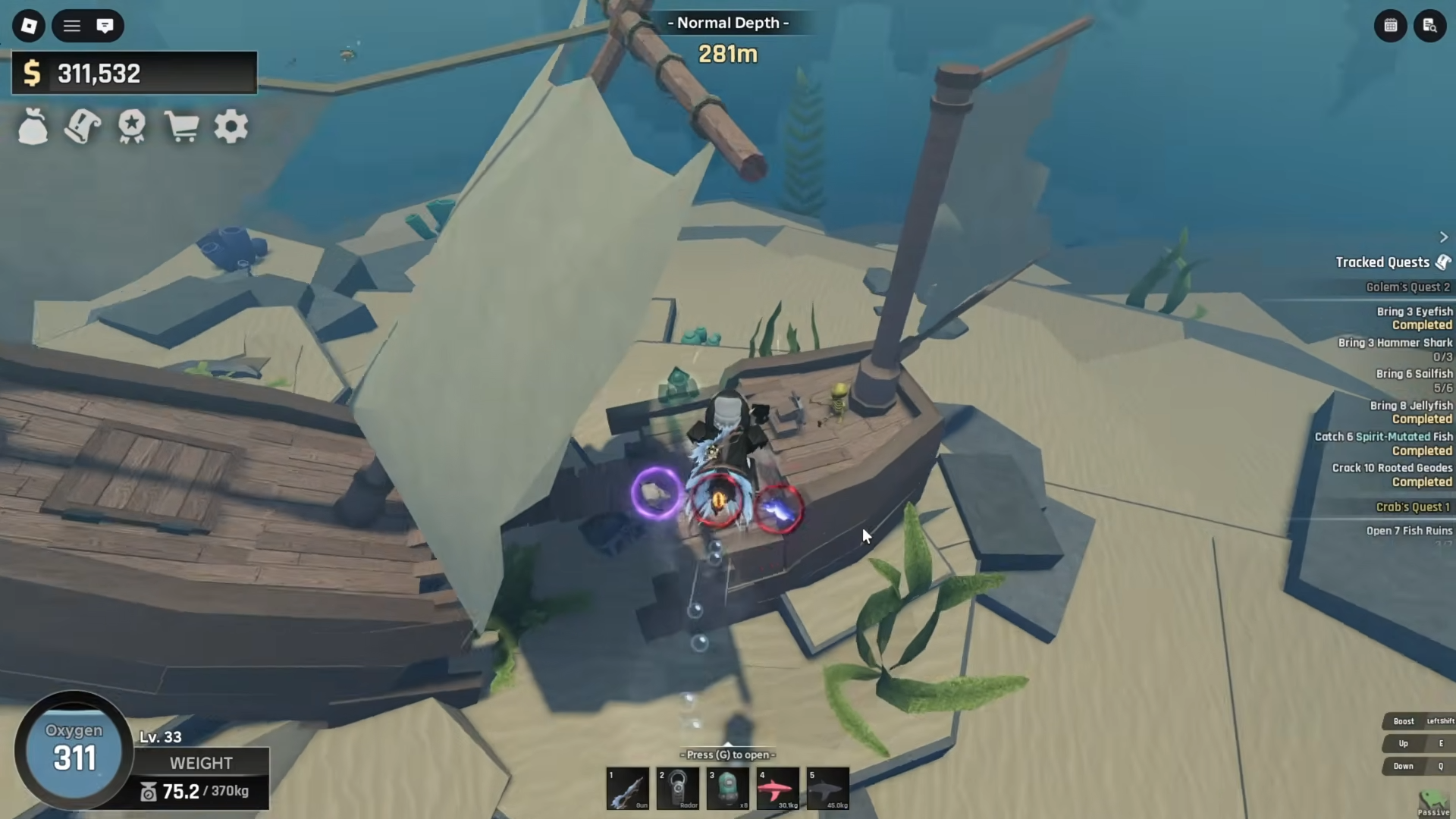This screenshot has width=1456, height=819.
Task: Select the Radar in hotbar slot 2
Action: pos(678,789)
